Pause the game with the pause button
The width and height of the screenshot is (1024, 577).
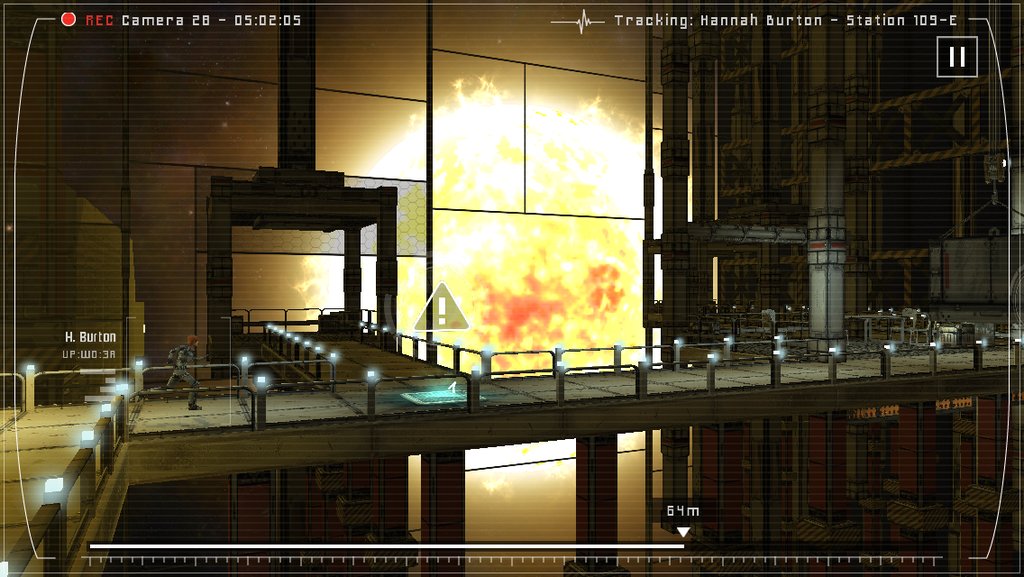tap(957, 57)
